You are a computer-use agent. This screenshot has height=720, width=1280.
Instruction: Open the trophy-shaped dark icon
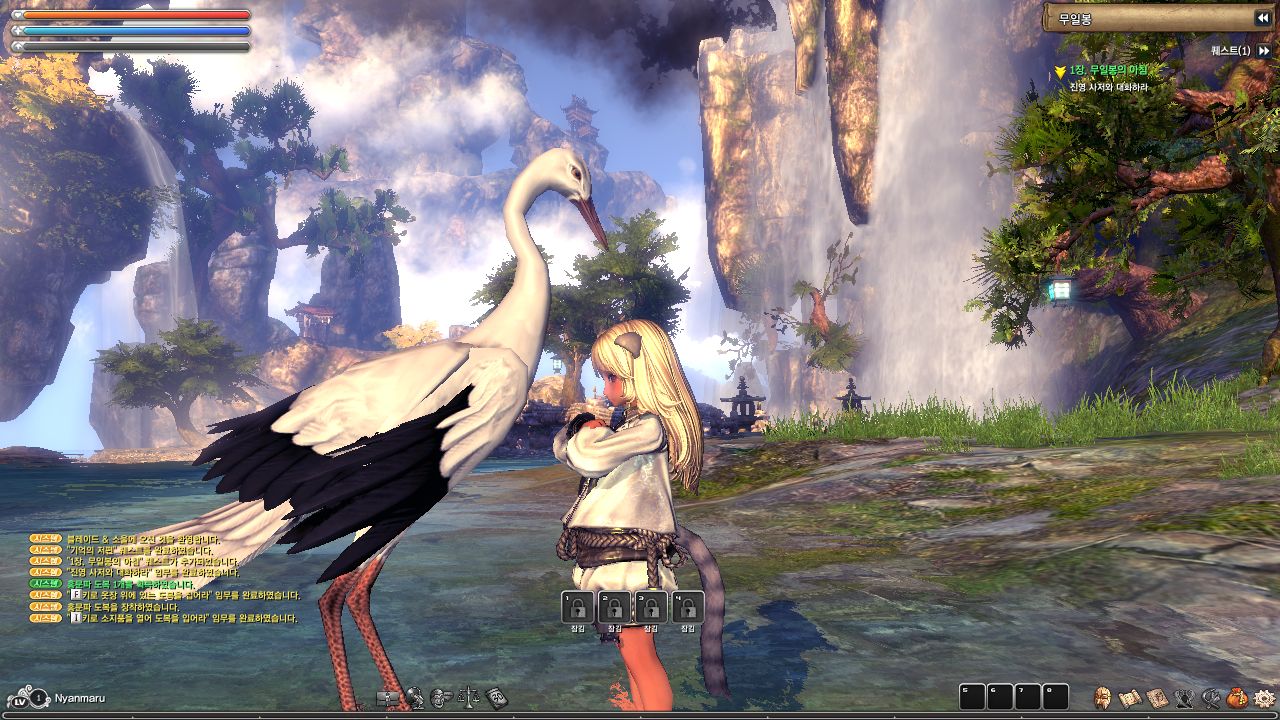1184,697
